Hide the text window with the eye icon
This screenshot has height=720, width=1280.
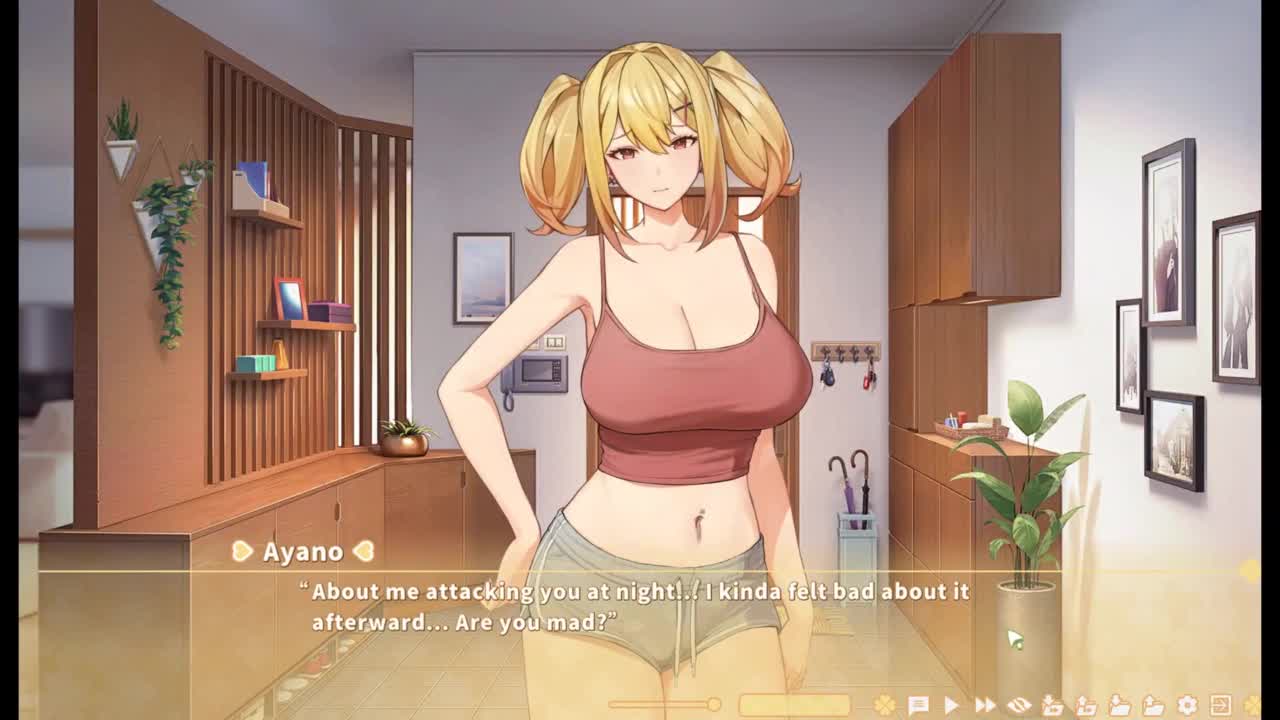coord(1018,706)
